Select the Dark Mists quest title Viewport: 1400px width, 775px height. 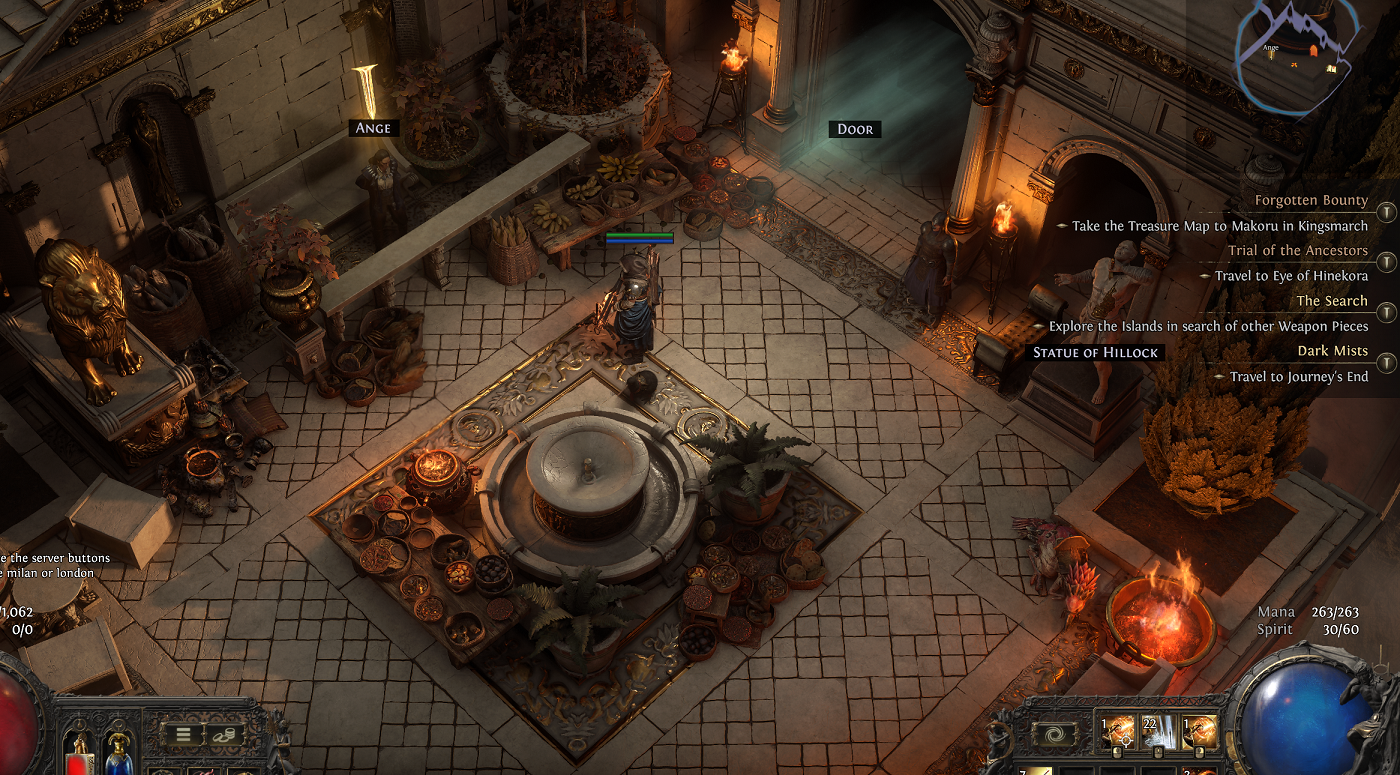(x=1332, y=350)
